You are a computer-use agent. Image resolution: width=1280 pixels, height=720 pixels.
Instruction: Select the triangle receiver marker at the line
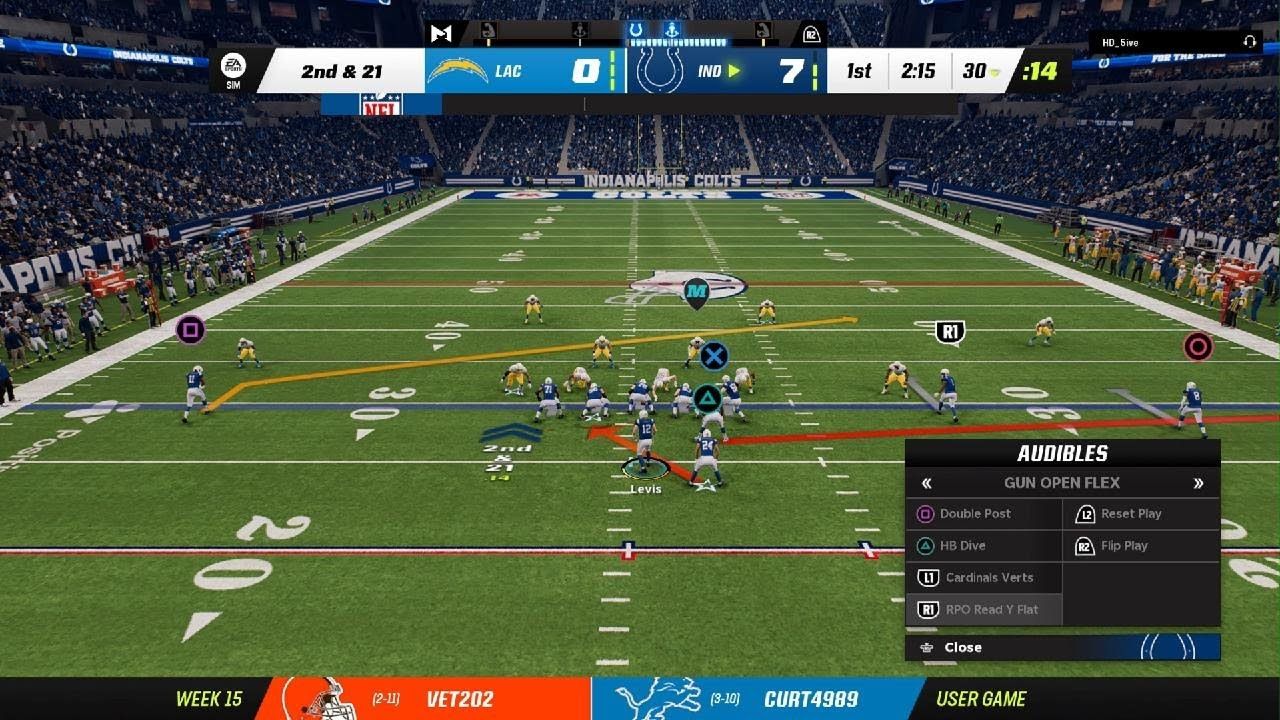pos(708,399)
